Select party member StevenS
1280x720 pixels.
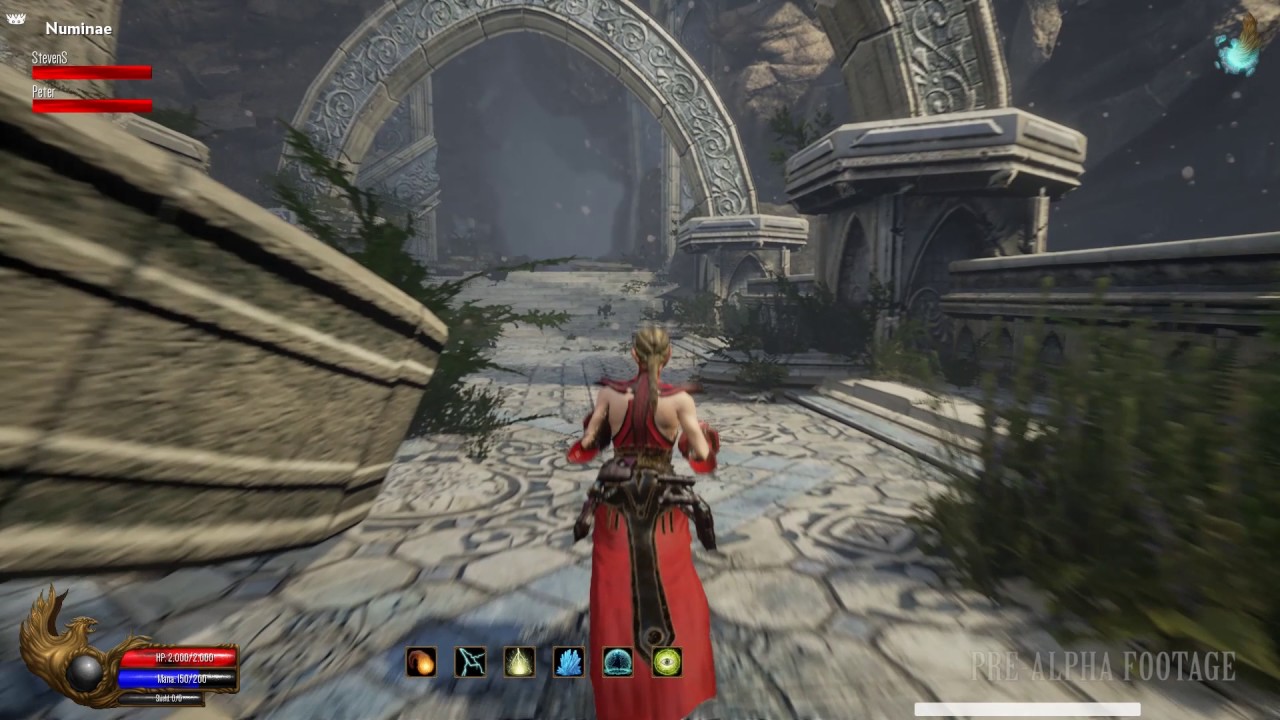(91, 66)
